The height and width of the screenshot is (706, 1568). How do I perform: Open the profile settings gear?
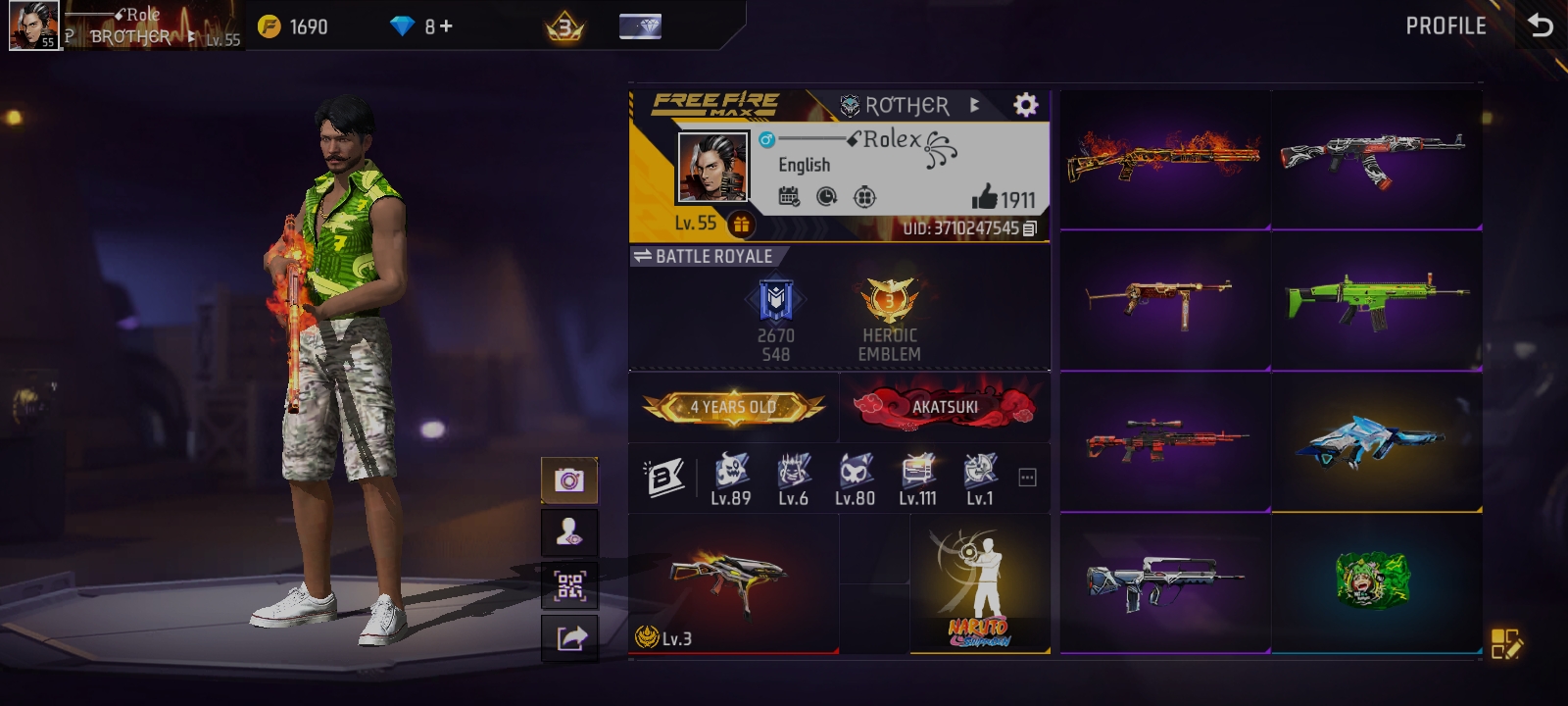1025,104
